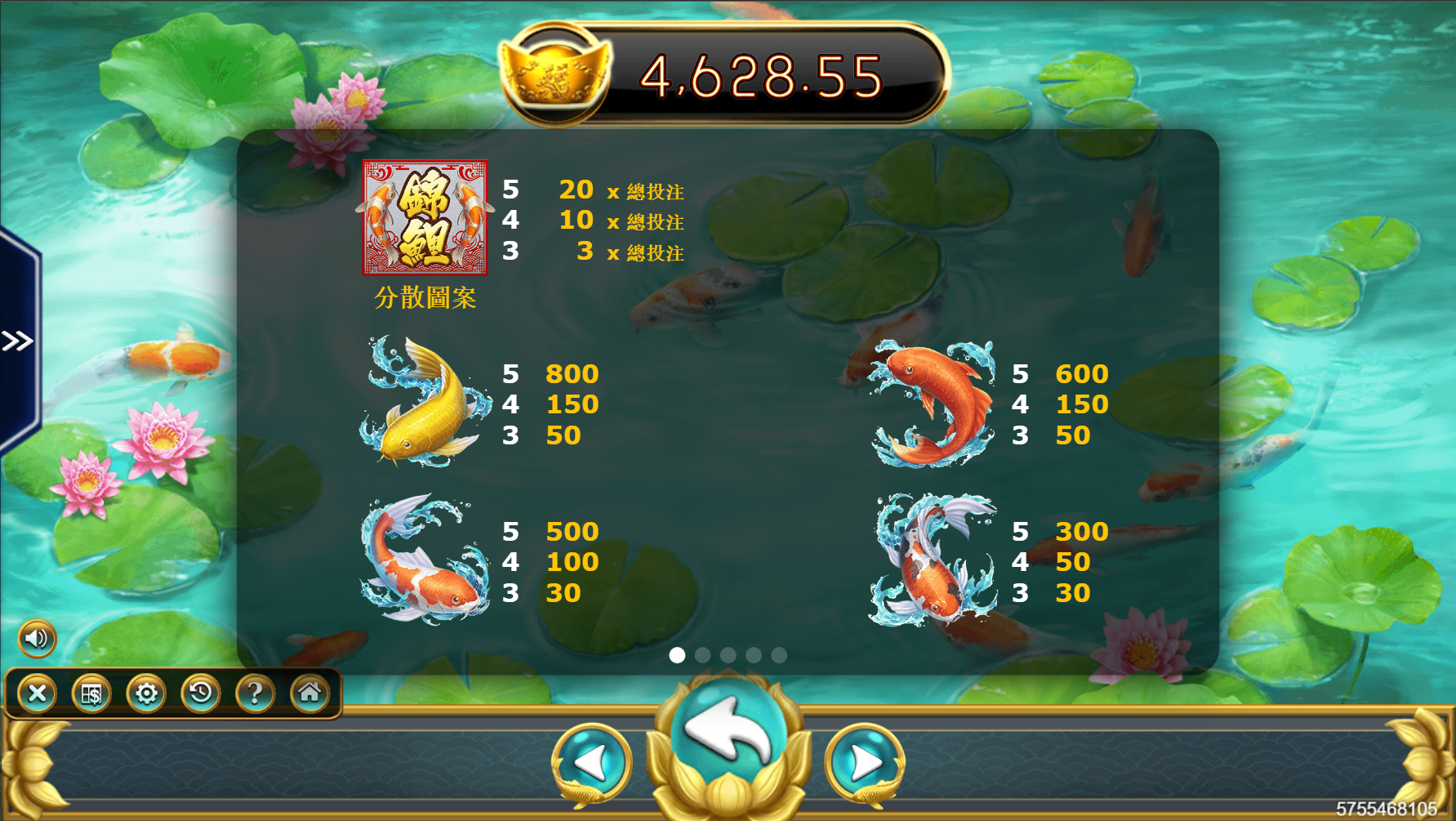The width and height of the screenshot is (1456, 821).
Task: Advance to the next paytable page
Action: [864, 763]
